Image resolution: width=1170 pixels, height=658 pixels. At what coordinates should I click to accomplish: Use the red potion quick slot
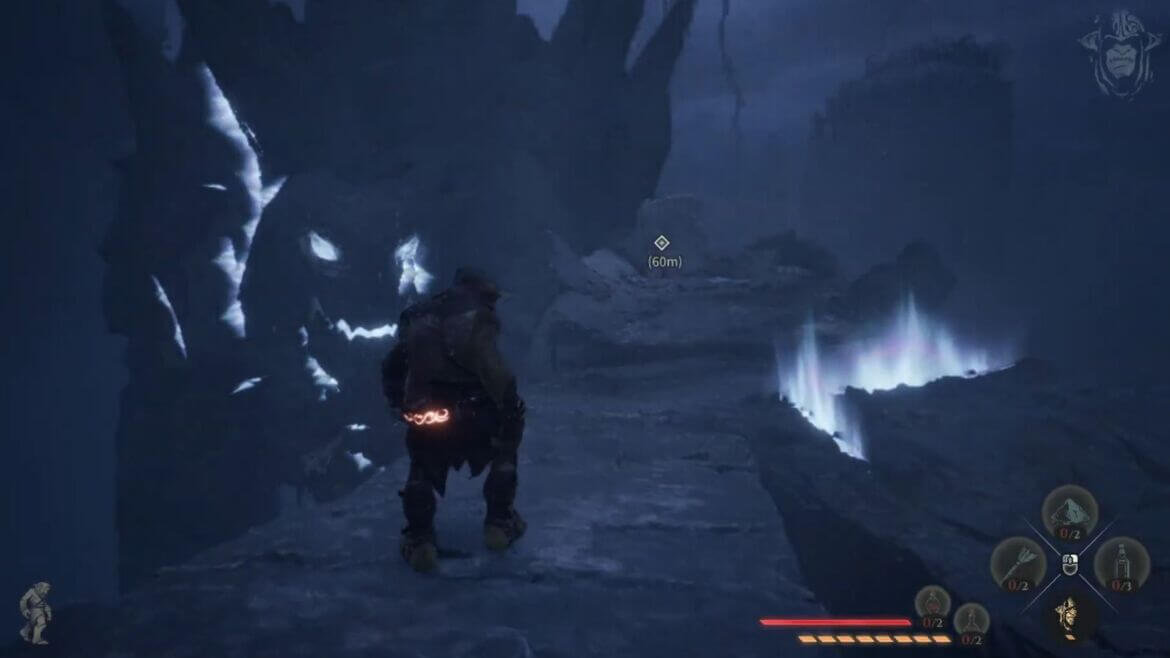932,603
